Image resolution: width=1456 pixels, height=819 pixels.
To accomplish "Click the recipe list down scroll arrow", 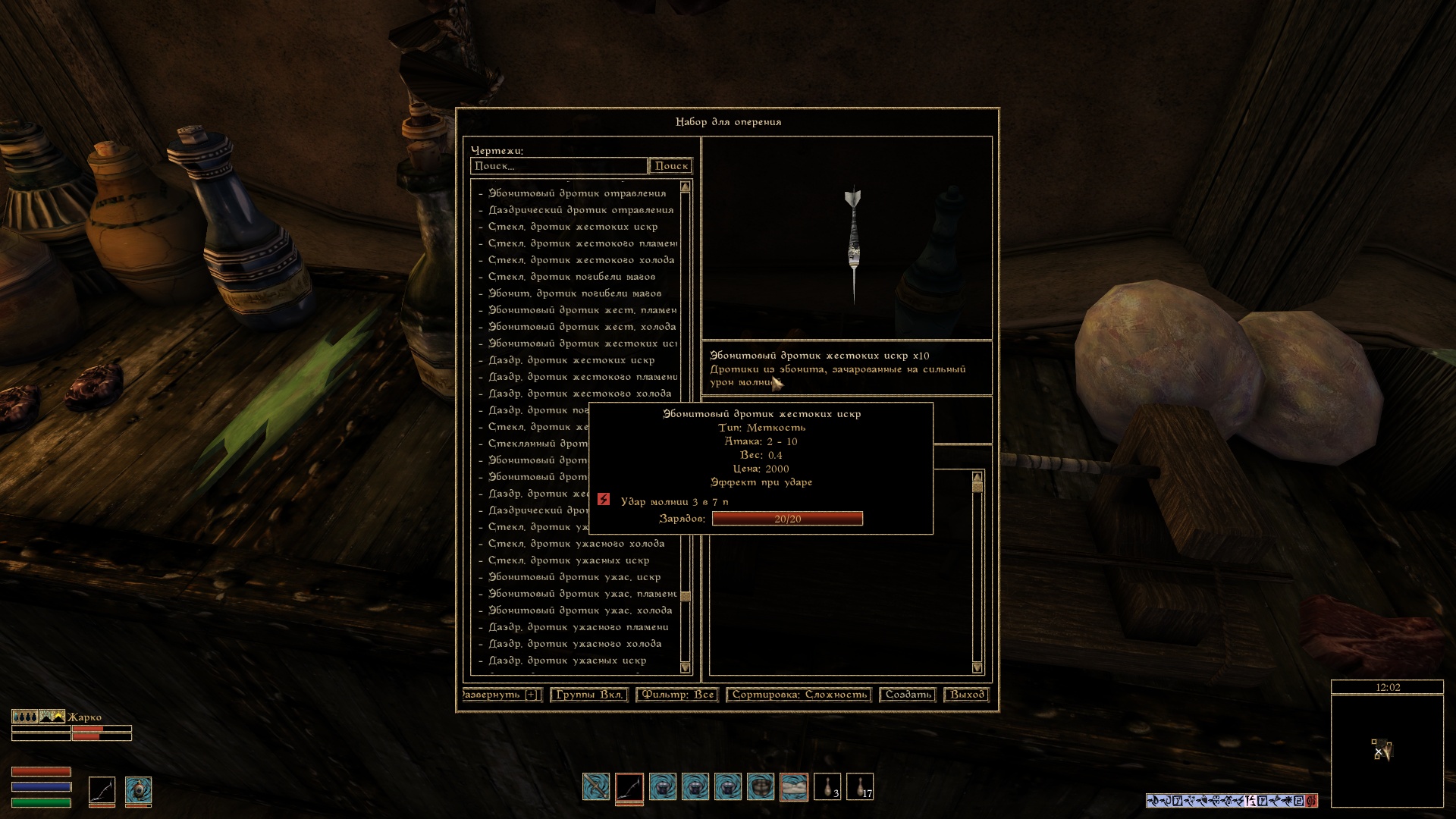I will point(686,667).
